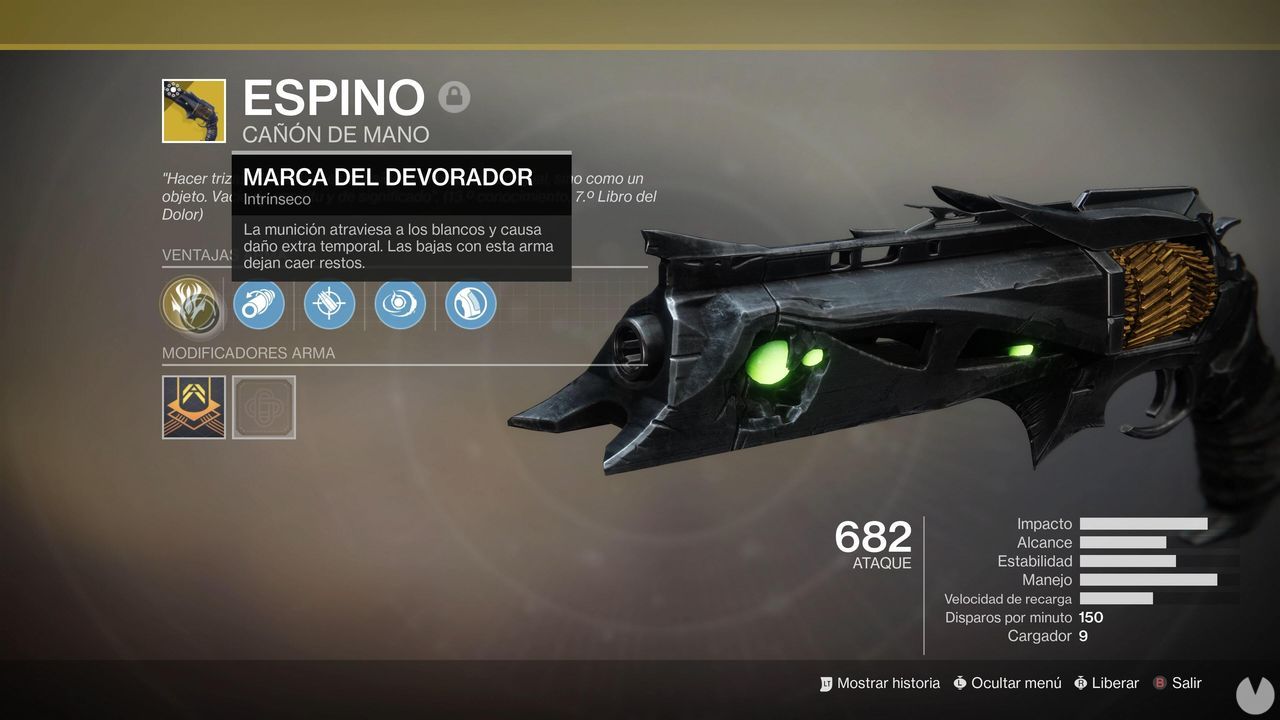This screenshot has height=720, width=1280.
Task: Open the fourth circular perk icon
Action: pyautogui.click(x=399, y=304)
